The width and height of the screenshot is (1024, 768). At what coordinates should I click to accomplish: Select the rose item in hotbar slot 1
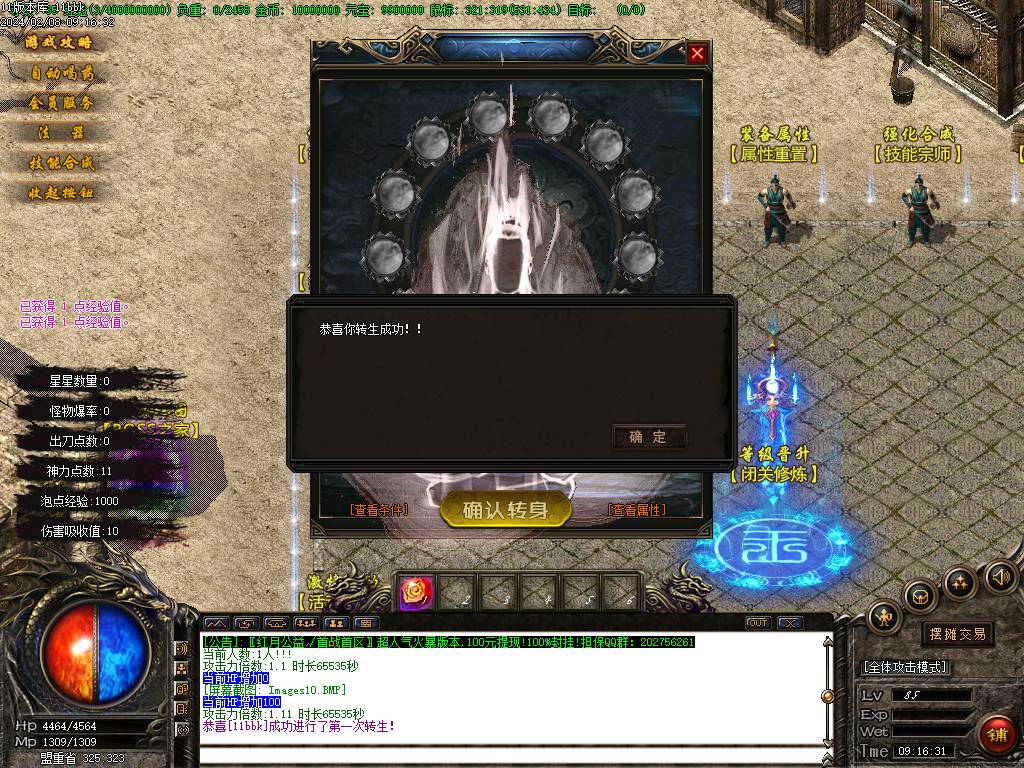pos(413,593)
